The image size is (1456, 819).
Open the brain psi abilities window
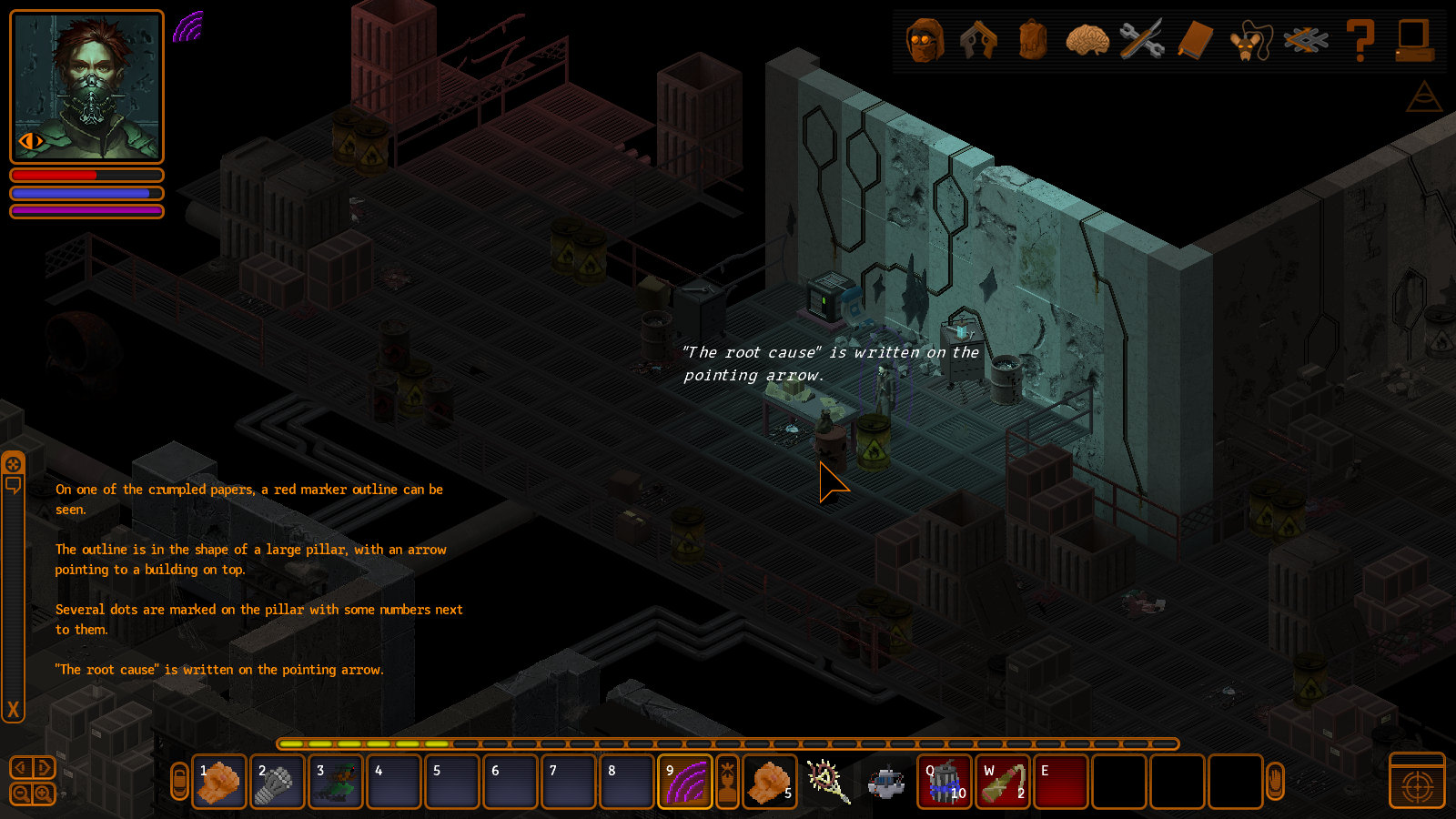coord(1087,41)
